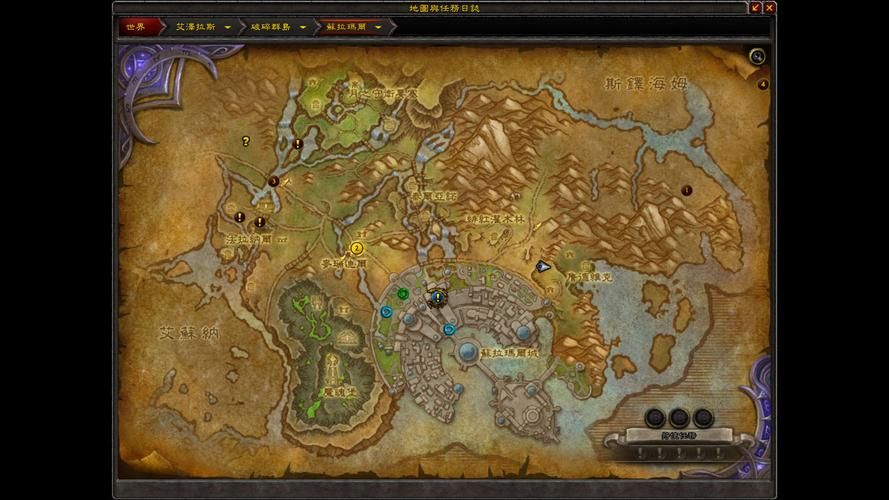This screenshot has height=500, width=889.
Task: Click the blue exclamation quest marker in the city
Action: point(437,297)
